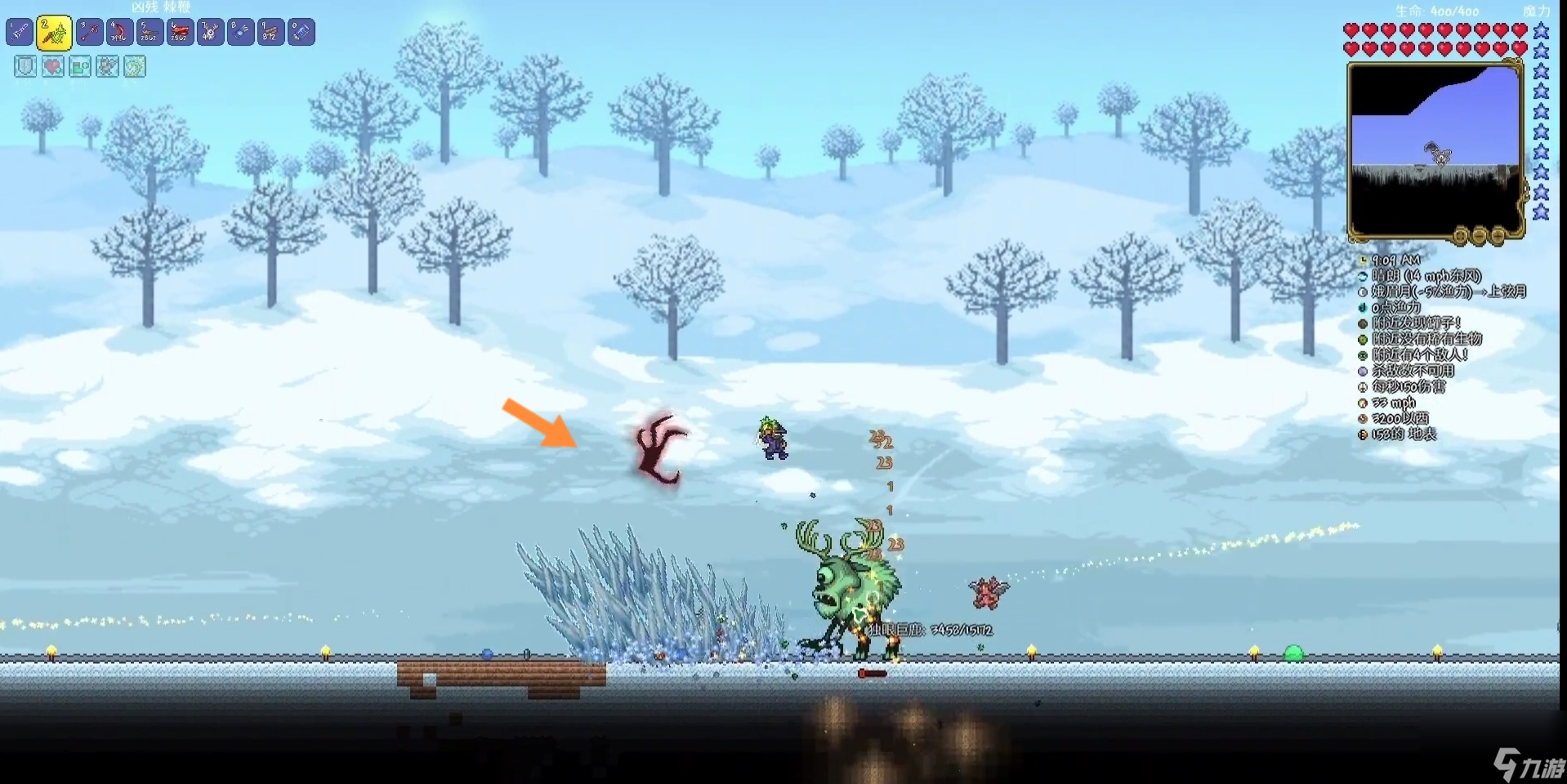Zoom in the minimap with plus button
Viewport: 1567px width, 784px height.
[x=1498, y=237]
